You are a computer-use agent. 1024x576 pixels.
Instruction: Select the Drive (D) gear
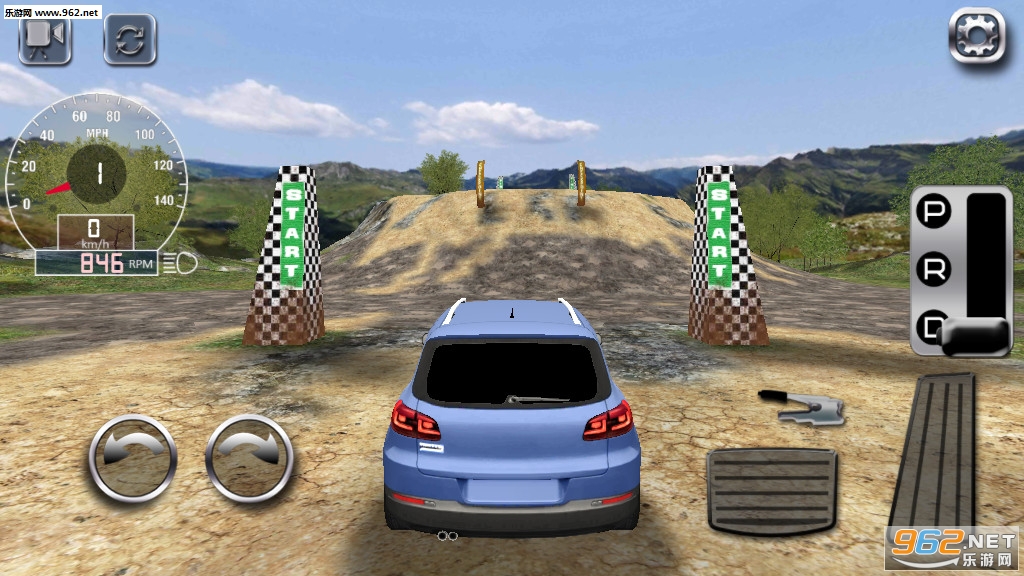(x=934, y=326)
